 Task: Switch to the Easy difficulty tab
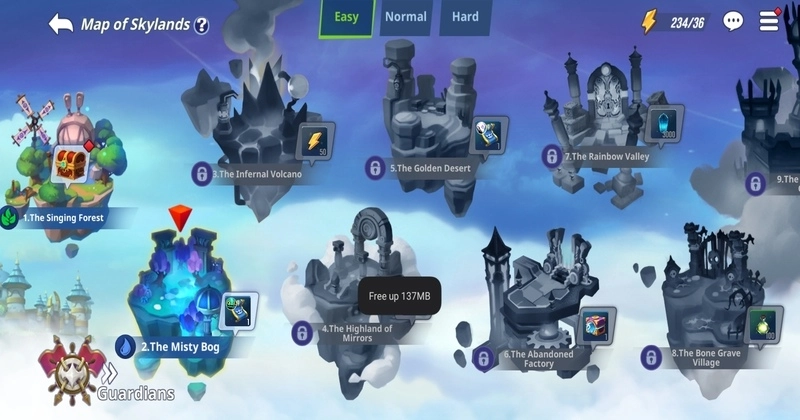click(346, 17)
